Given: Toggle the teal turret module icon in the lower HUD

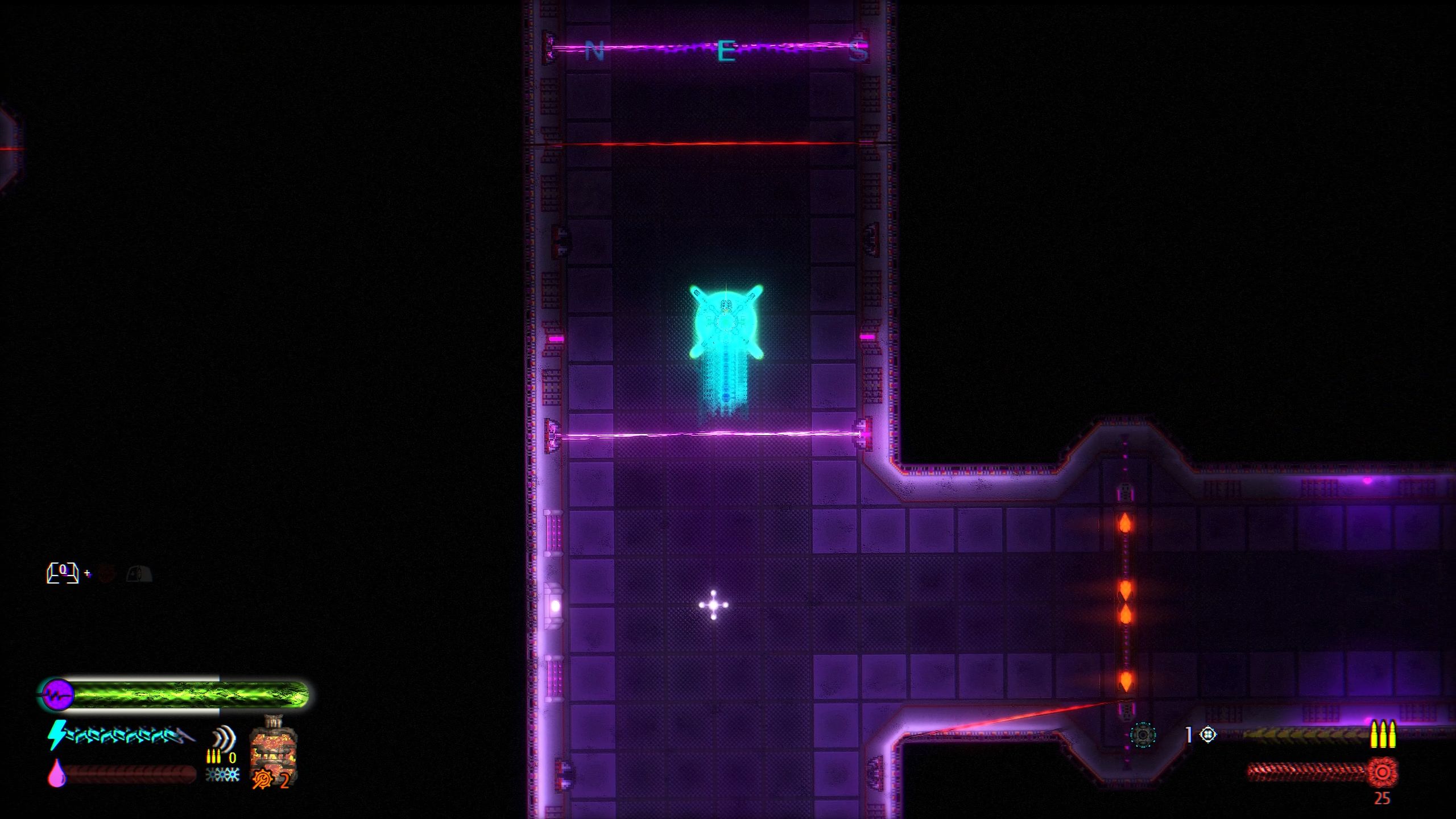Looking at the screenshot, I should (1143, 735).
